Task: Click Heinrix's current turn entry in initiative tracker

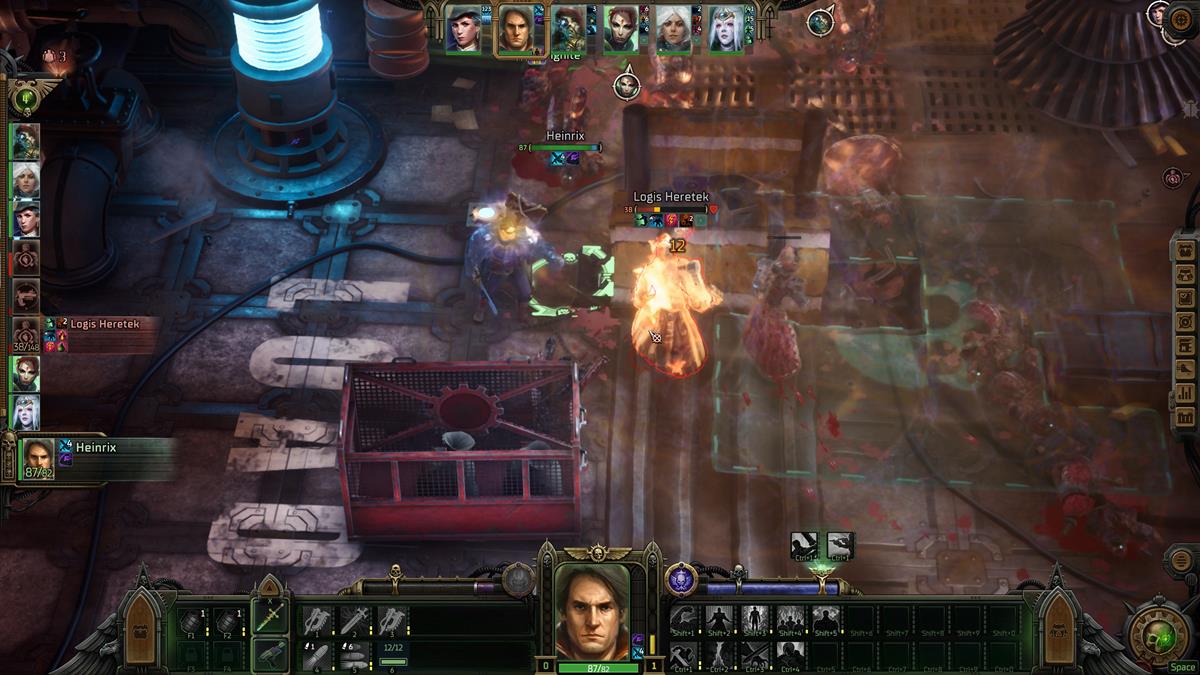Action: point(39,457)
